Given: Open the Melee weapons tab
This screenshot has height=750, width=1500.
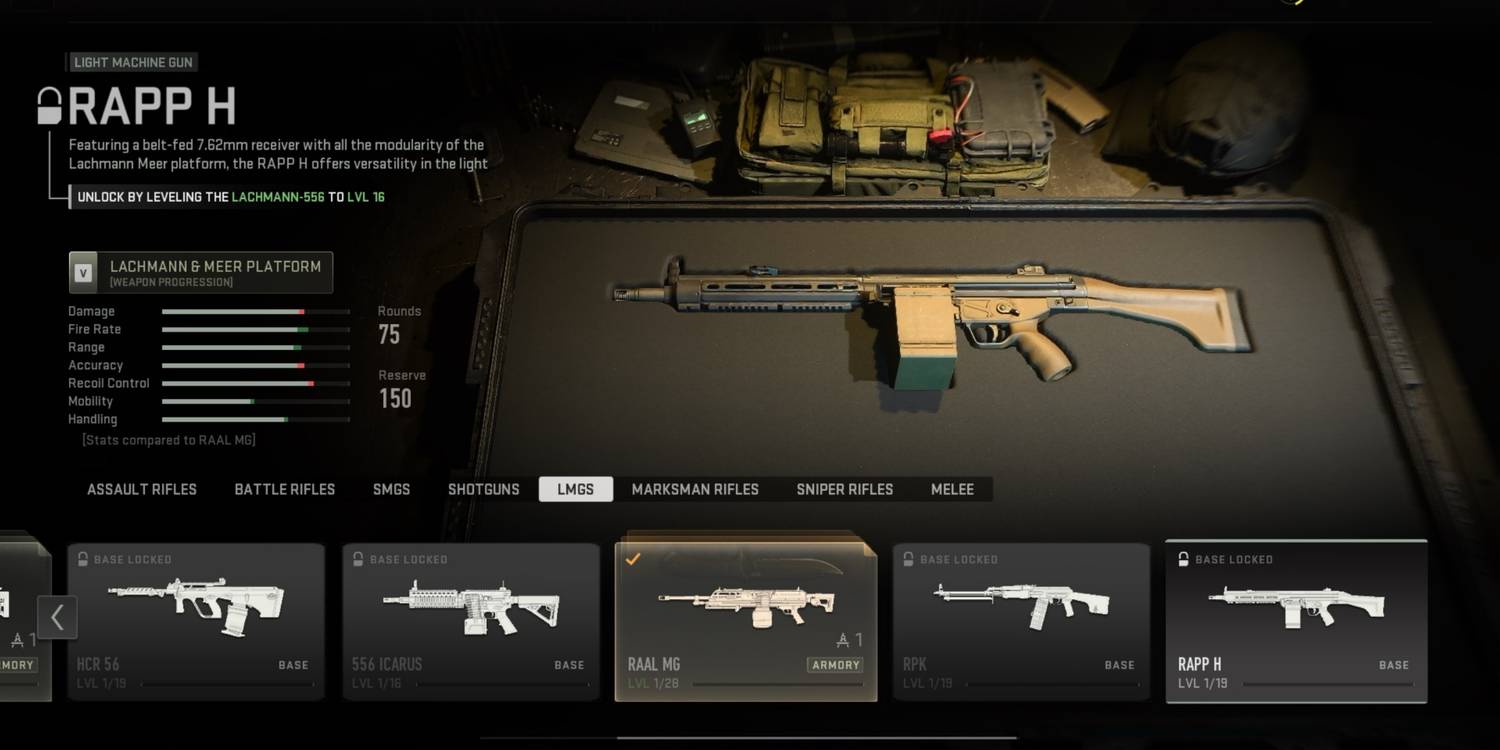Looking at the screenshot, I should coord(952,489).
